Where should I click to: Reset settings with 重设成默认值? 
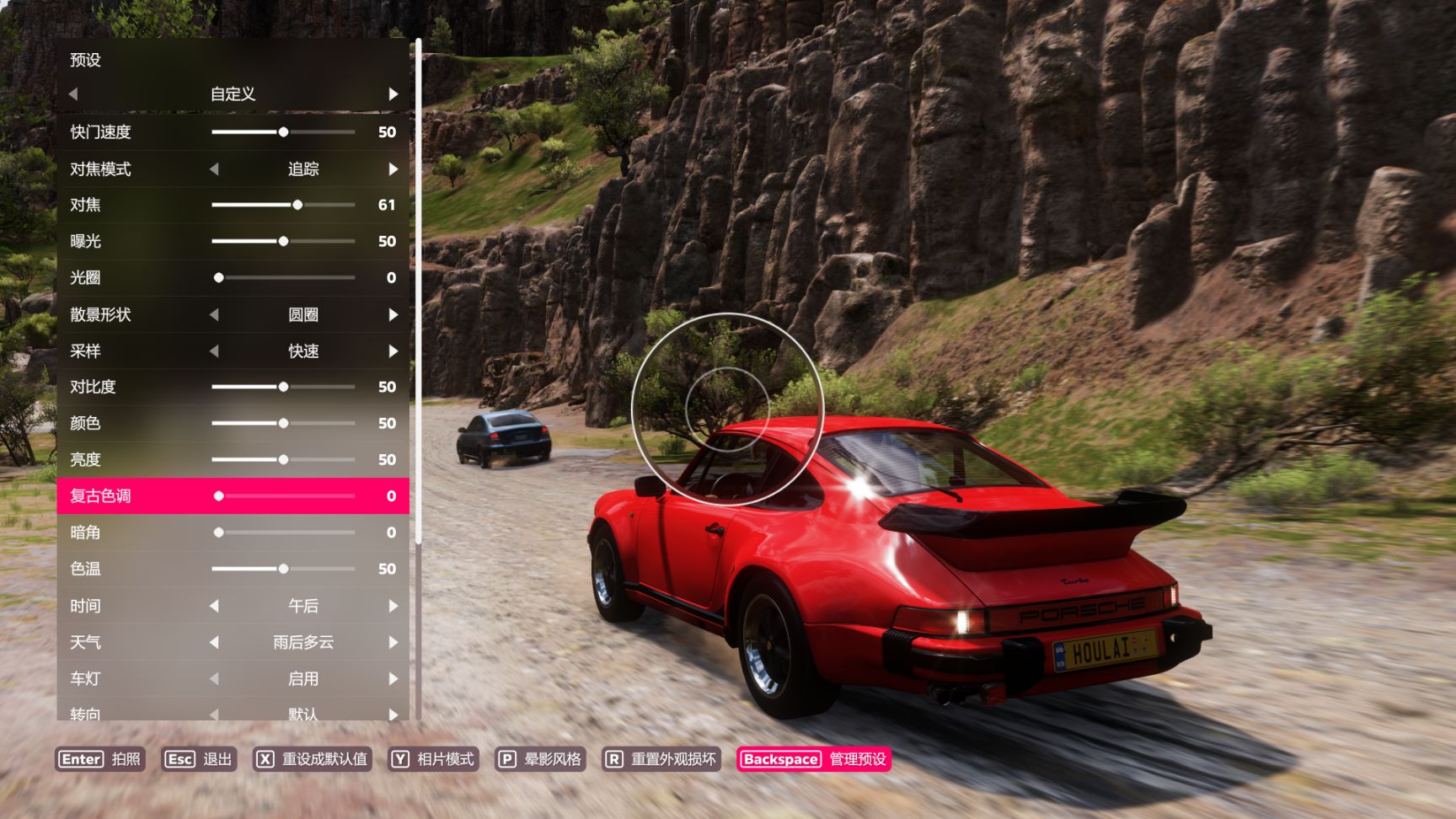[x=313, y=759]
